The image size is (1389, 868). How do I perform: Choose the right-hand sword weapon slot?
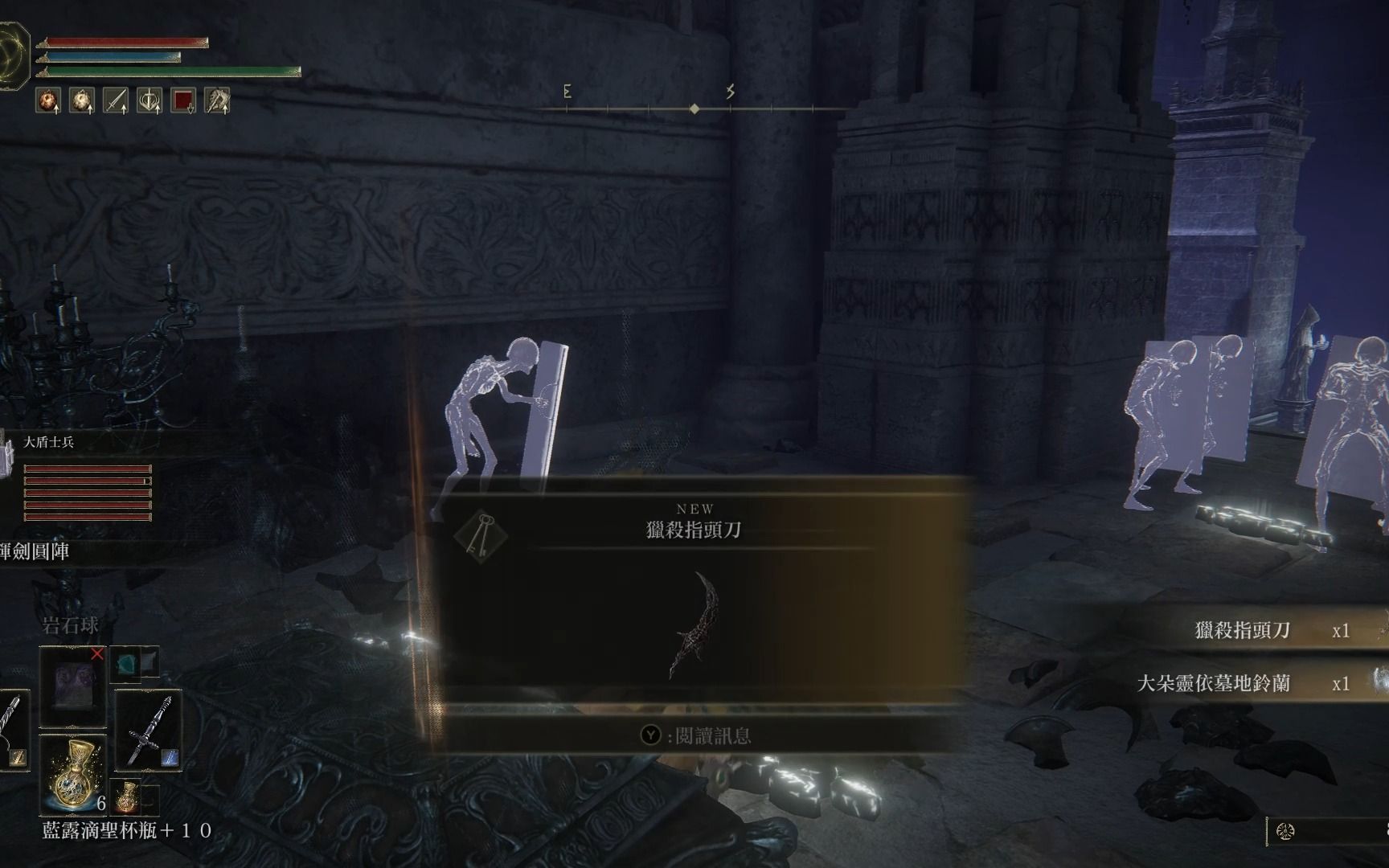point(148,730)
